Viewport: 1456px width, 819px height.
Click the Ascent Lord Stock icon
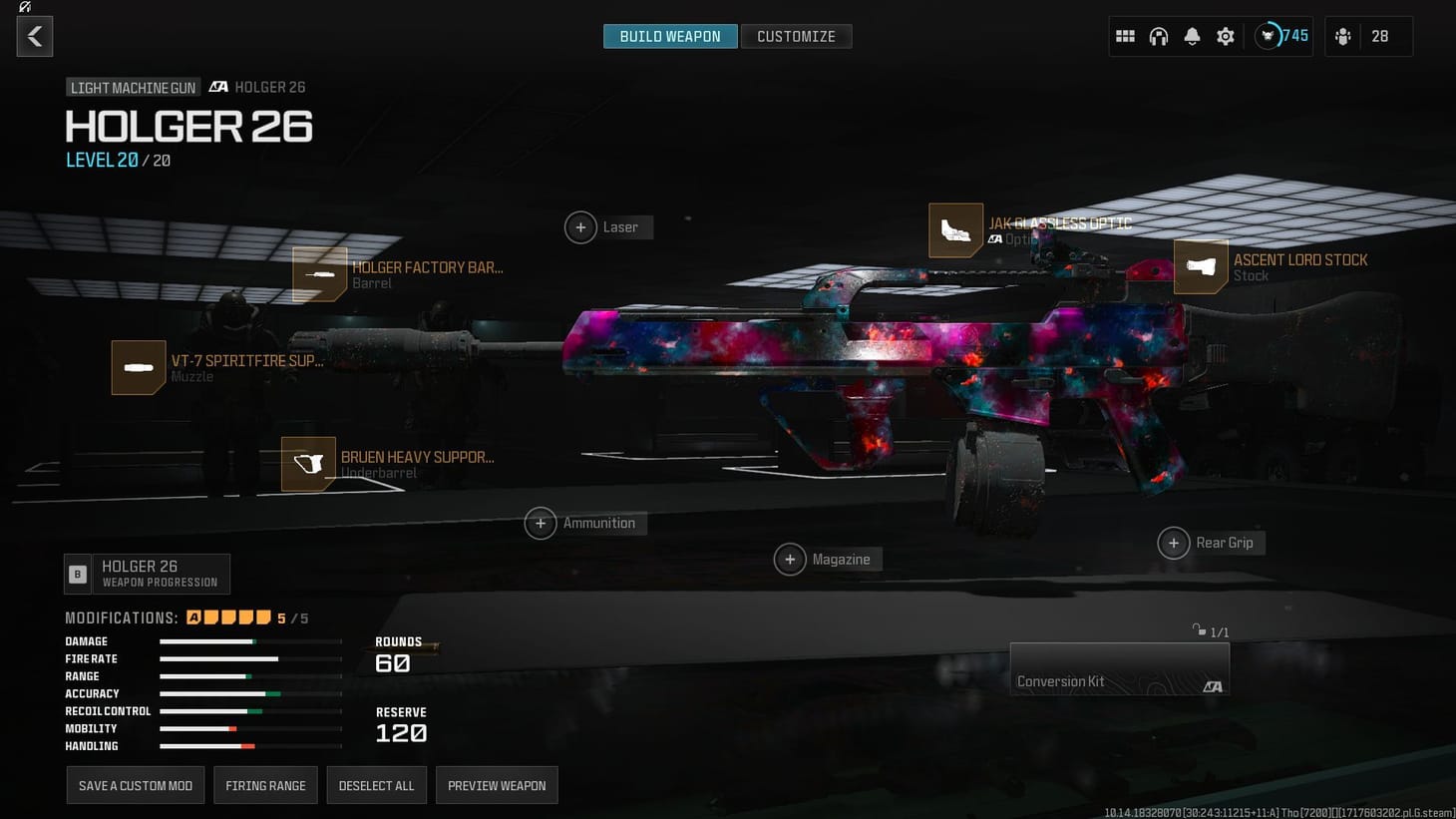[x=1201, y=266]
